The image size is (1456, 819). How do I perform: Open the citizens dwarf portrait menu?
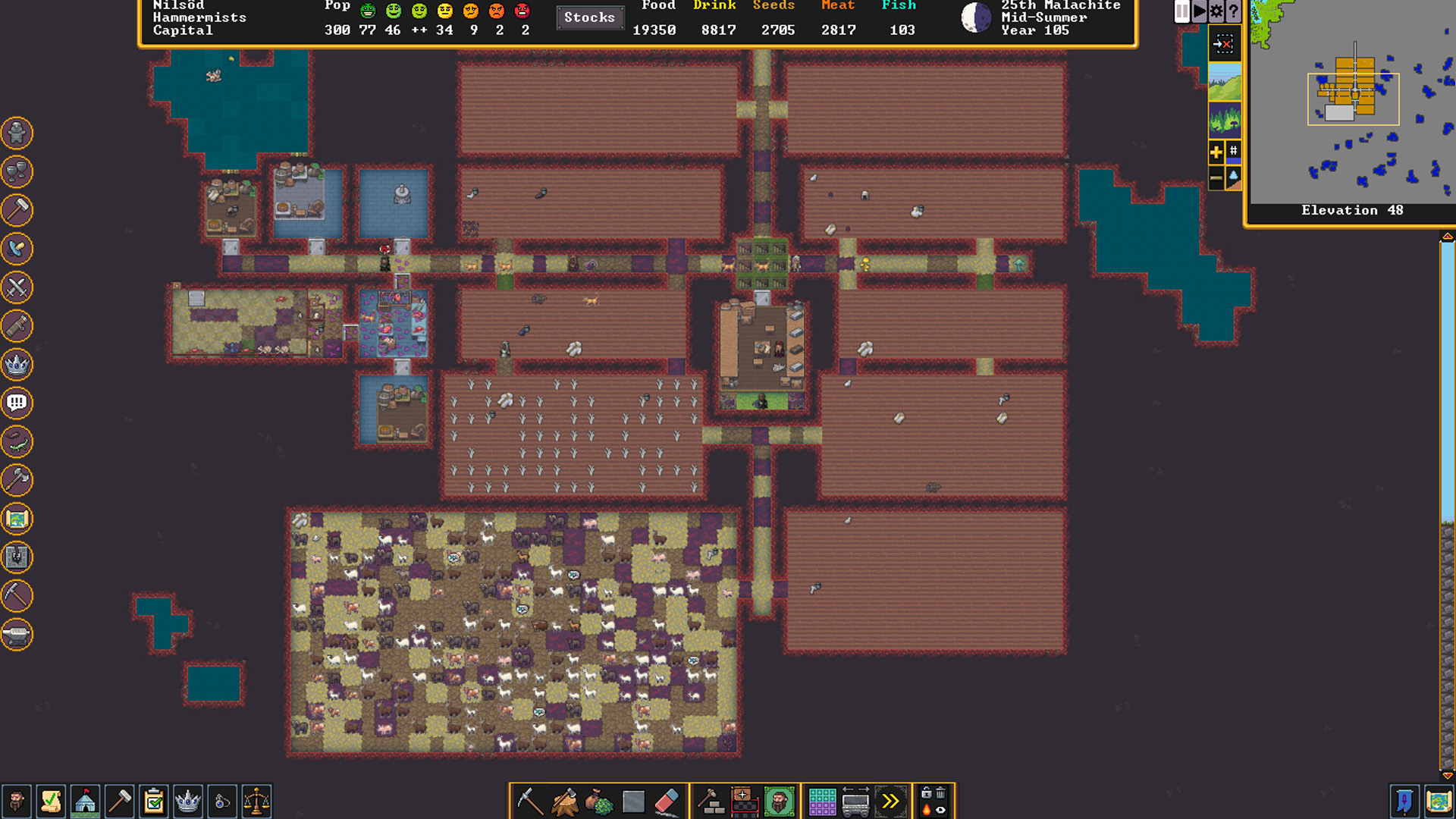point(16,802)
